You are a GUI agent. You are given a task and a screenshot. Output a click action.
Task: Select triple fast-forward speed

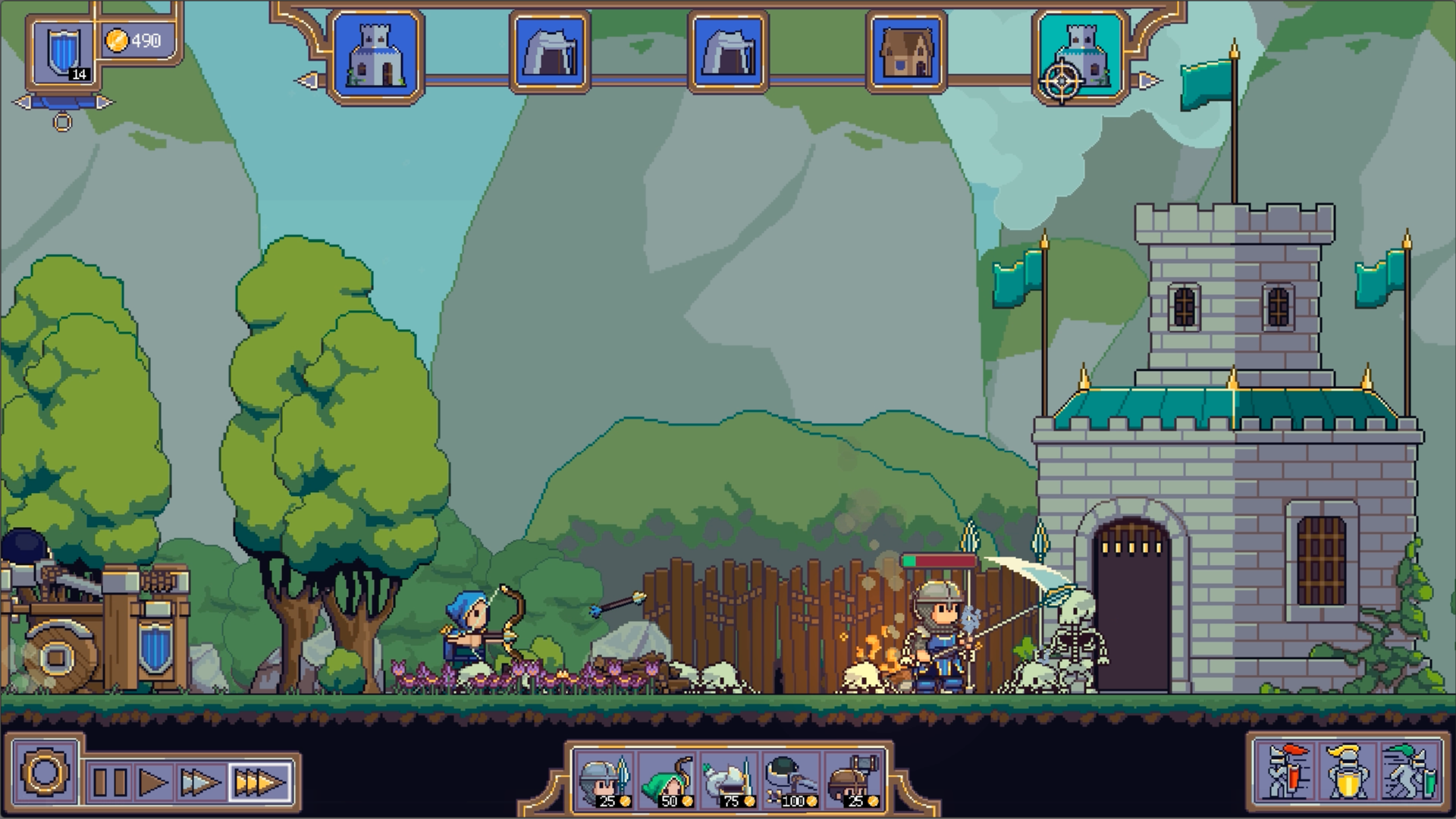coord(259,782)
